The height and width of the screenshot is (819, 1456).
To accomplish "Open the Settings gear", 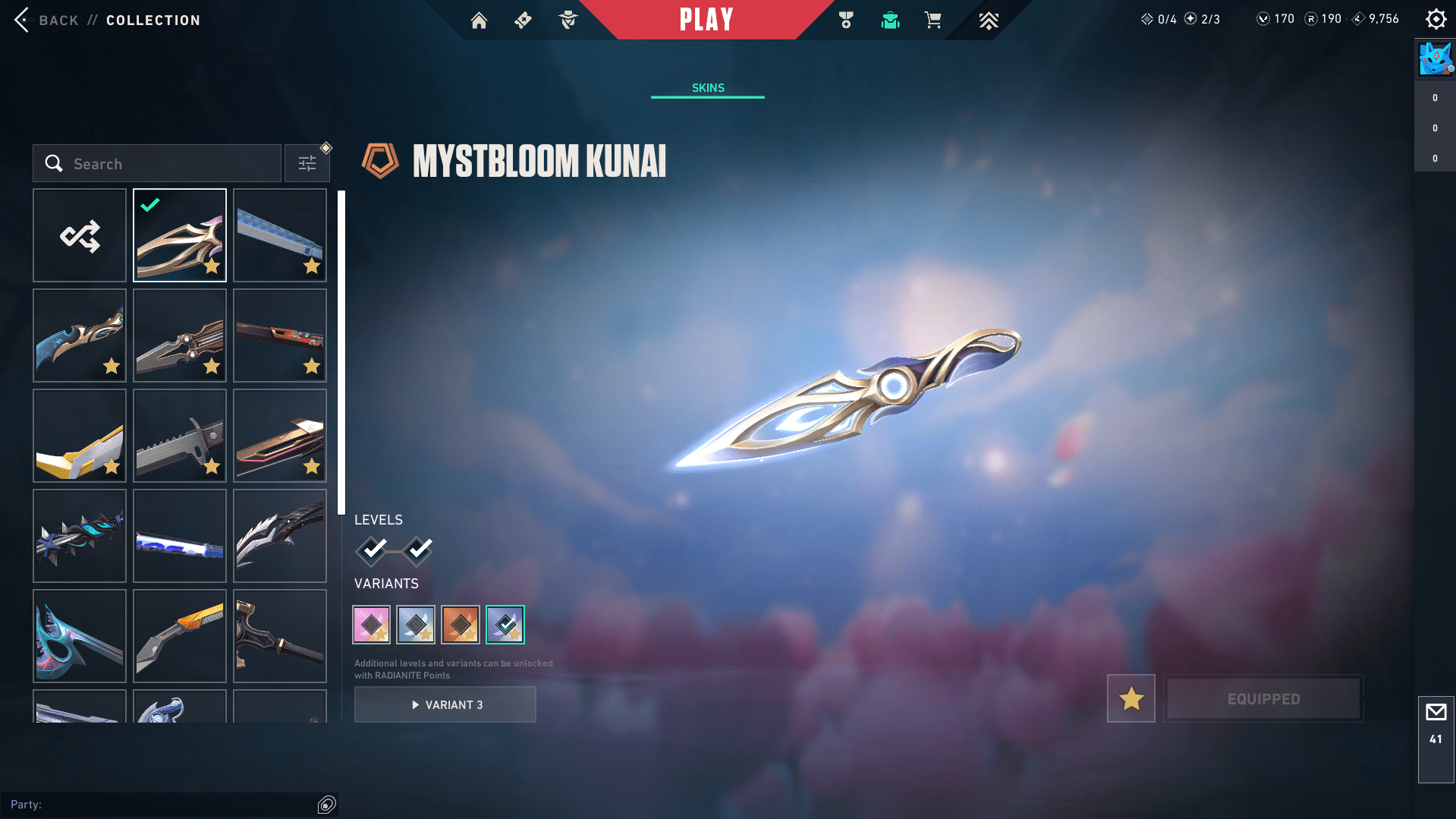I will [1436, 19].
